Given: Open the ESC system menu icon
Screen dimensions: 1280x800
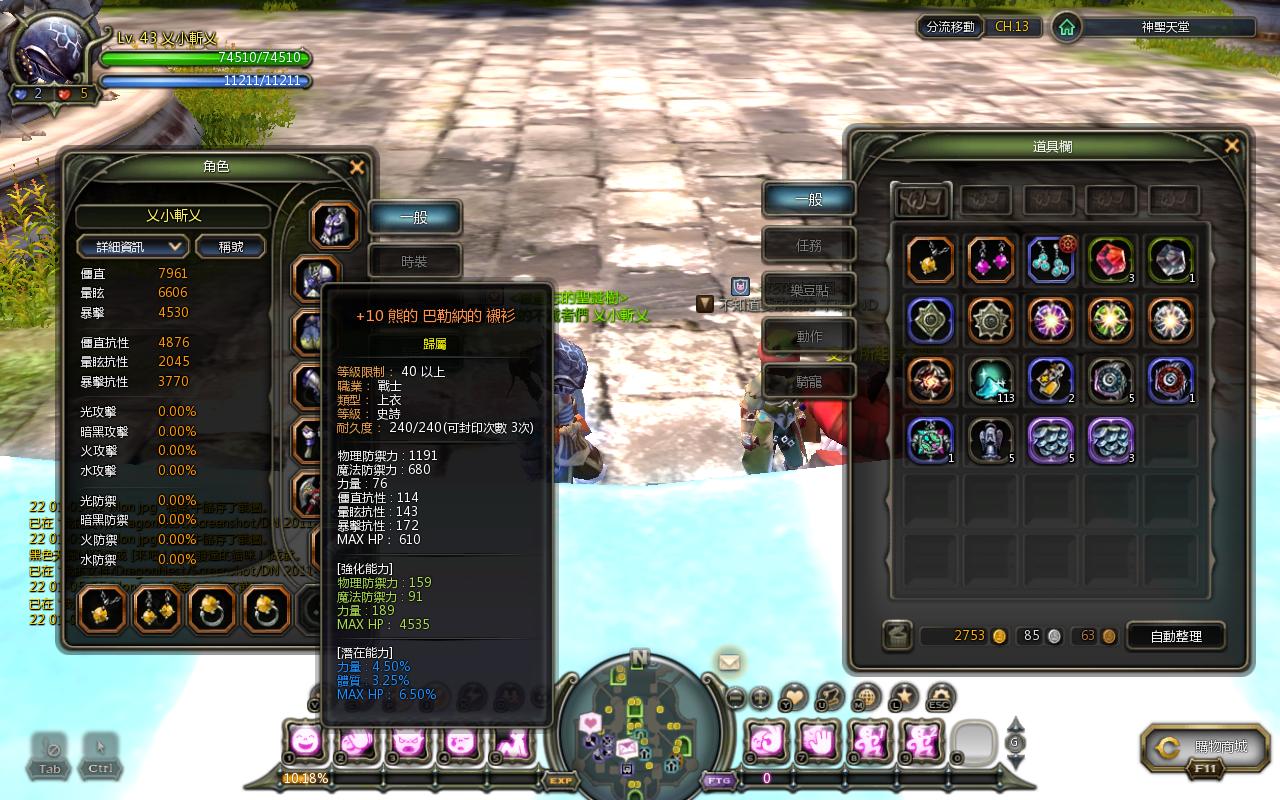Looking at the screenshot, I should tap(939, 697).
